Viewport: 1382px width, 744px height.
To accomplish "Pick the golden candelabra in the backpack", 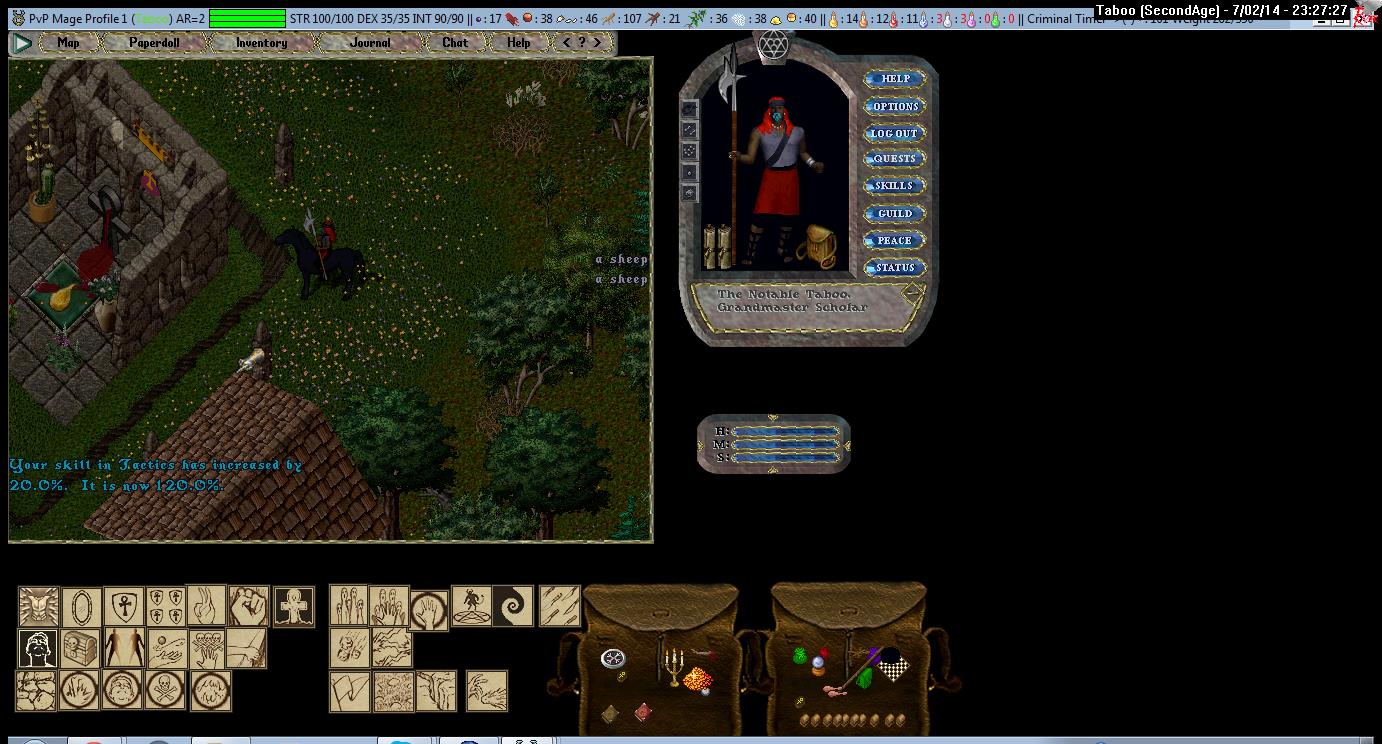I will (673, 668).
